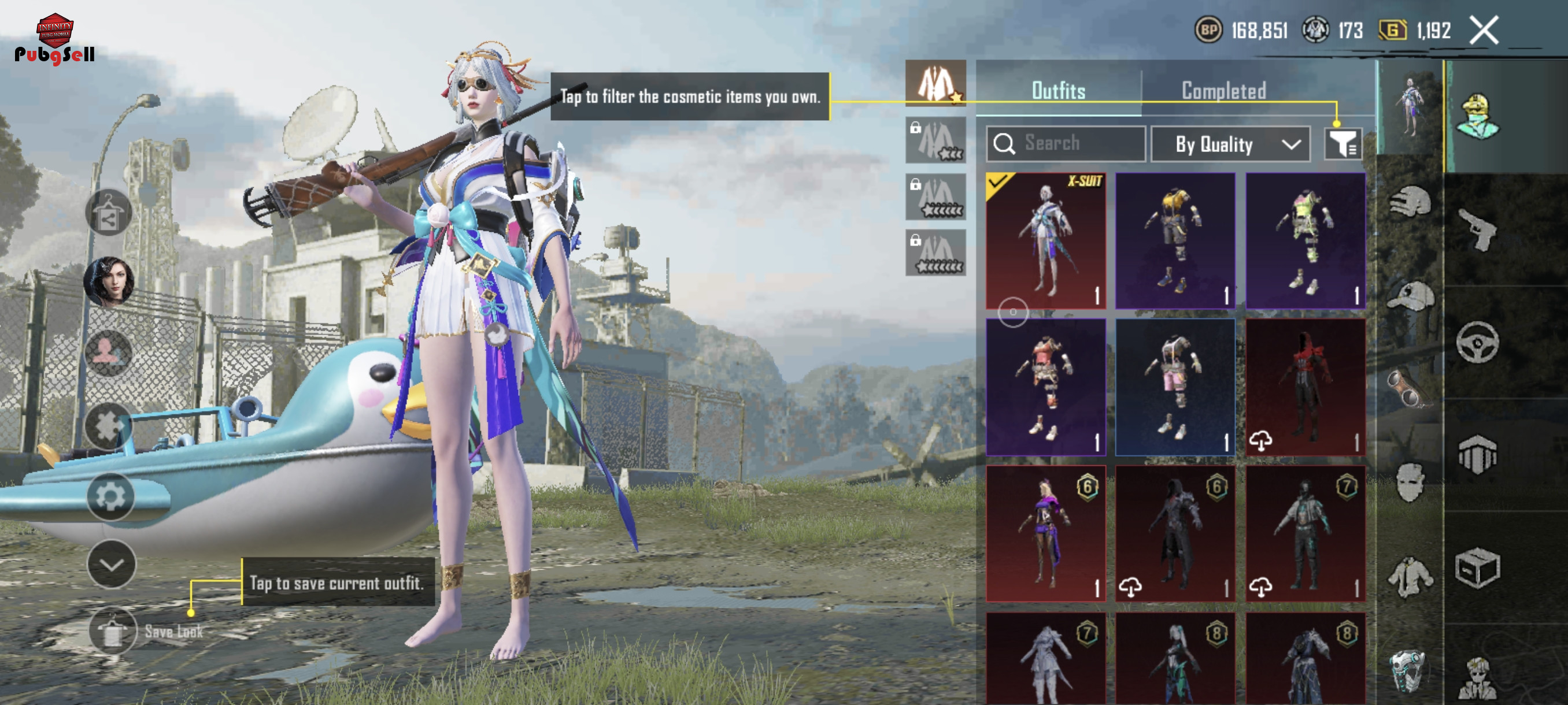Viewport: 1568px width, 705px height.
Task: Select the first outfit preset with star
Action: click(x=935, y=84)
